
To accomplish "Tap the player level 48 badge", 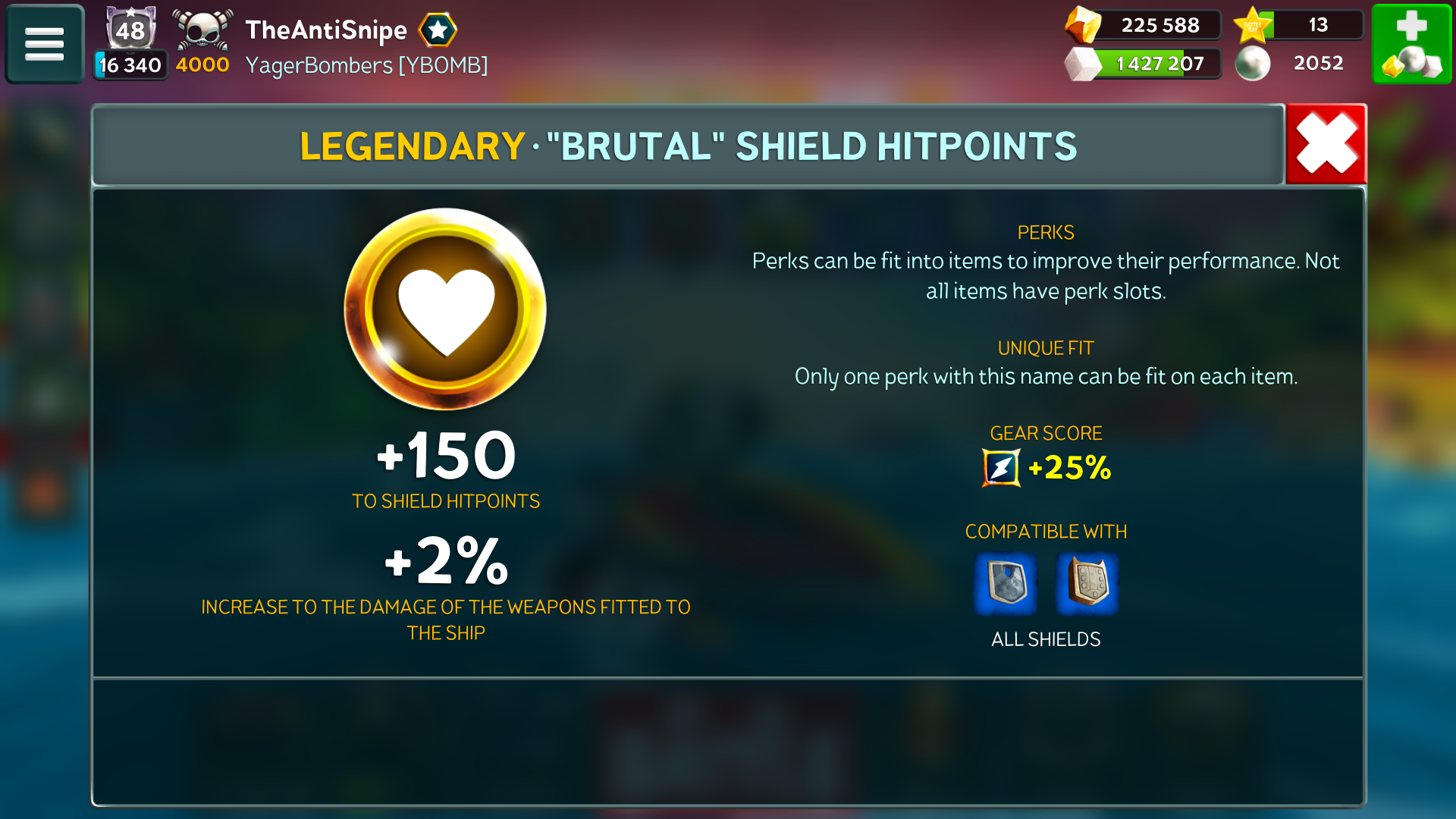I will pyautogui.click(x=130, y=30).
